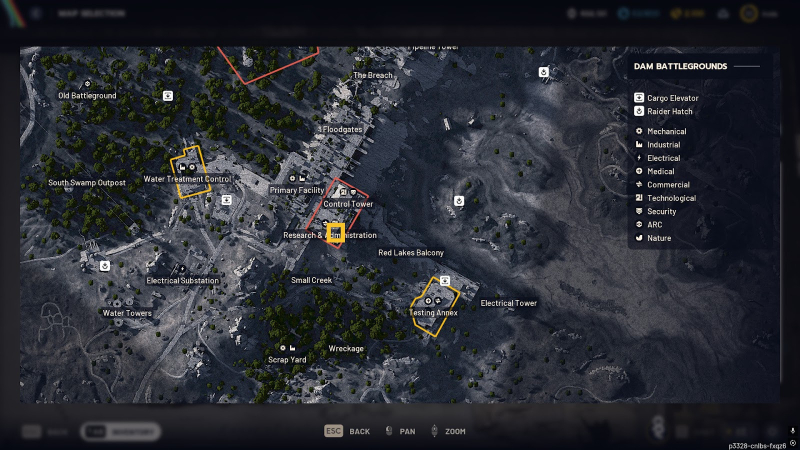Select the Security legend entry
This screenshot has width=800, height=450.
661,211
